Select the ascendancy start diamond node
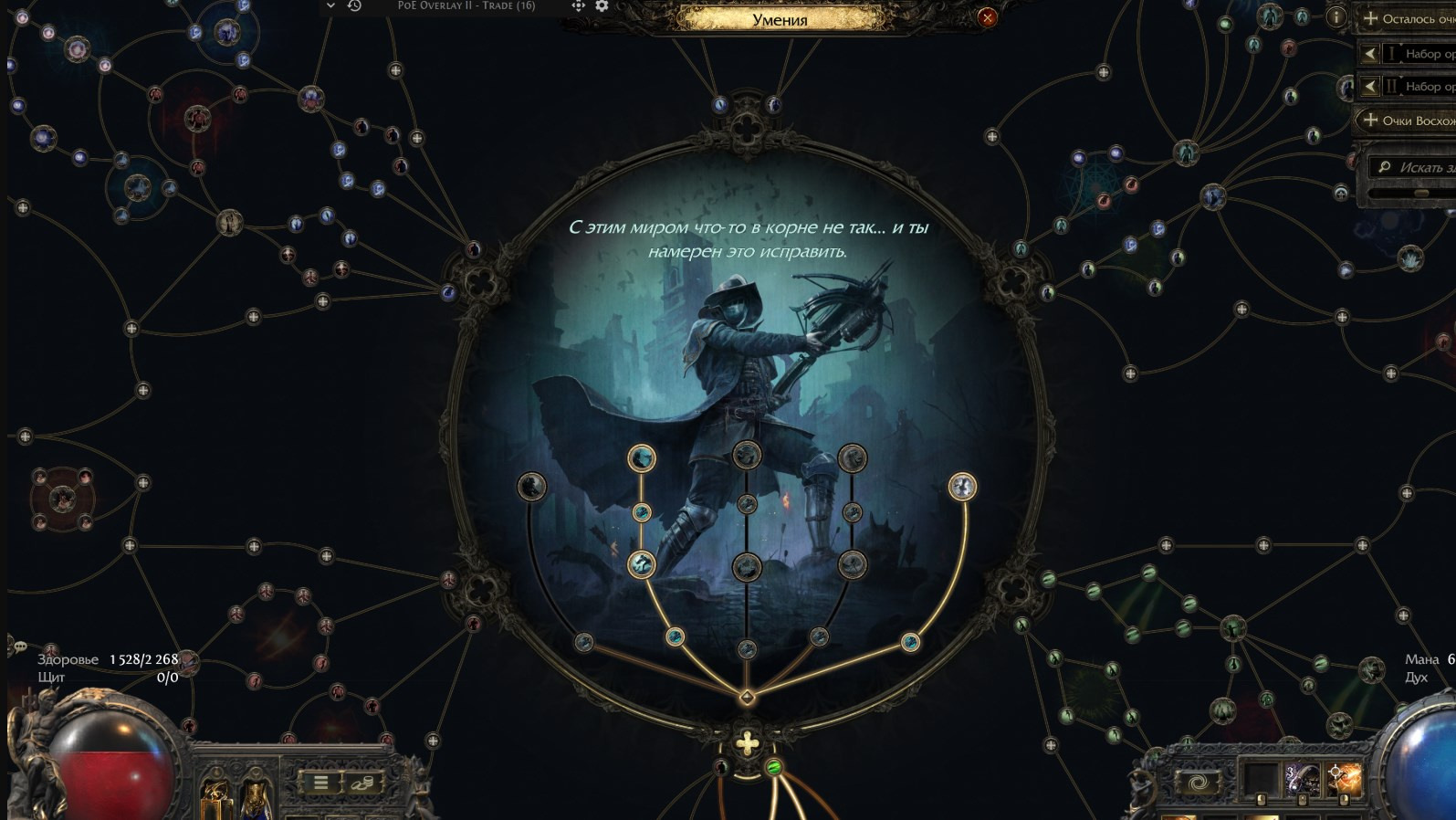Image resolution: width=1456 pixels, height=820 pixels. [x=747, y=699]
